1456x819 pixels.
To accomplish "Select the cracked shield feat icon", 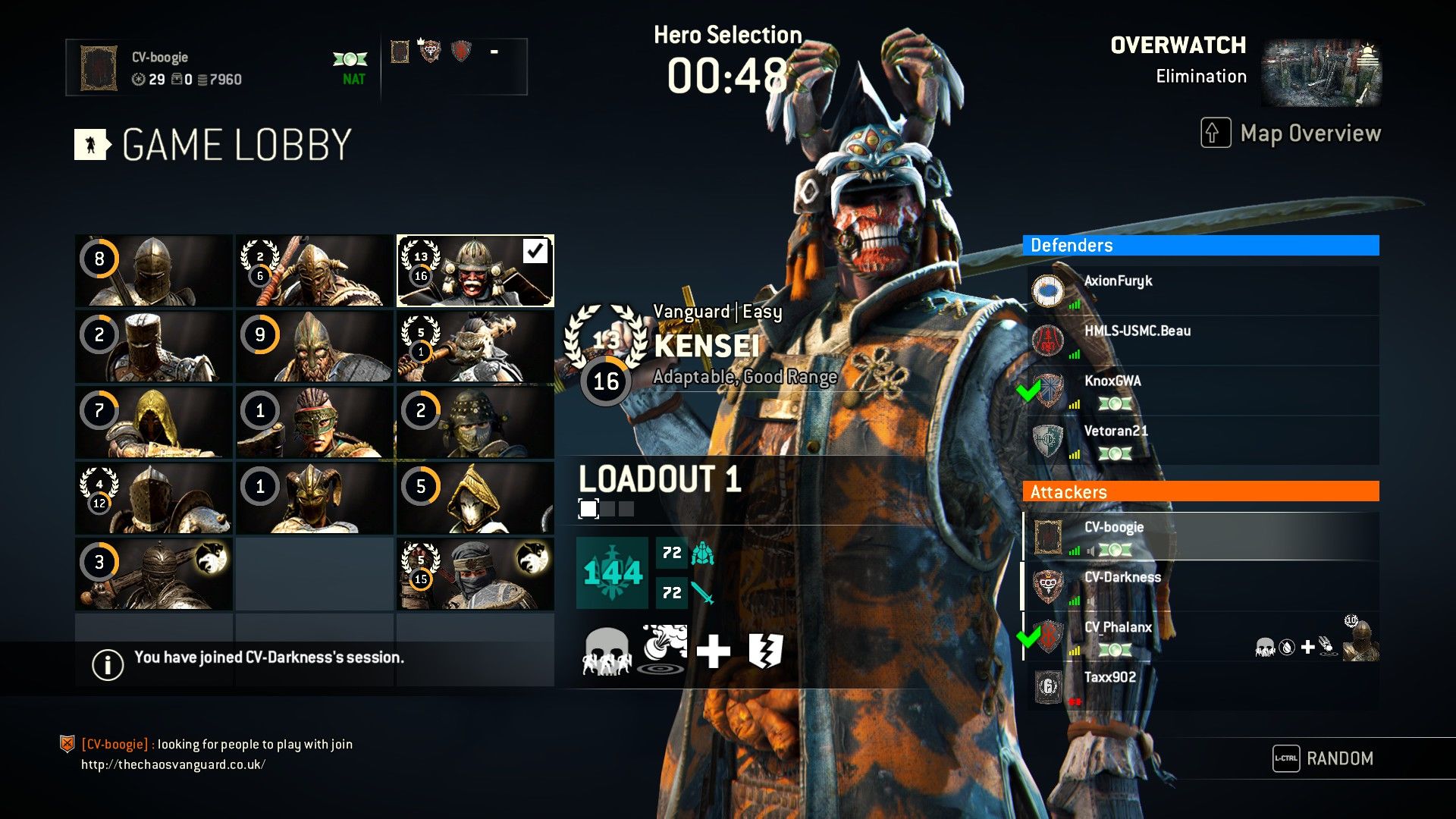I will tap(765, 651).
